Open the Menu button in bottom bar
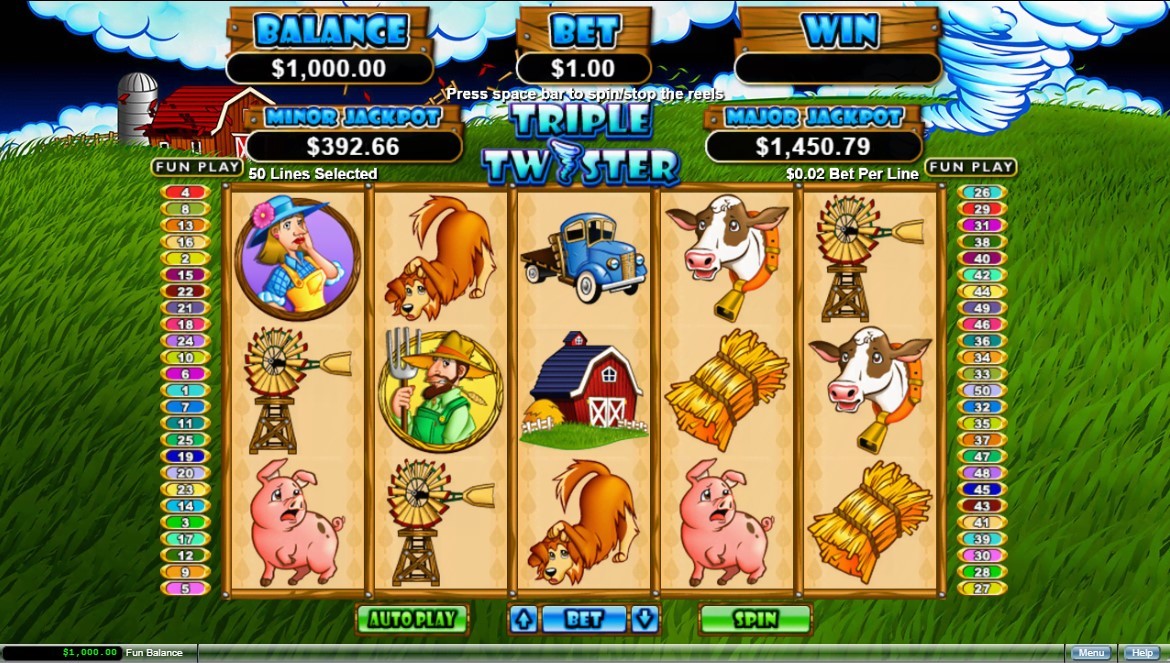 pos(1090,653)
